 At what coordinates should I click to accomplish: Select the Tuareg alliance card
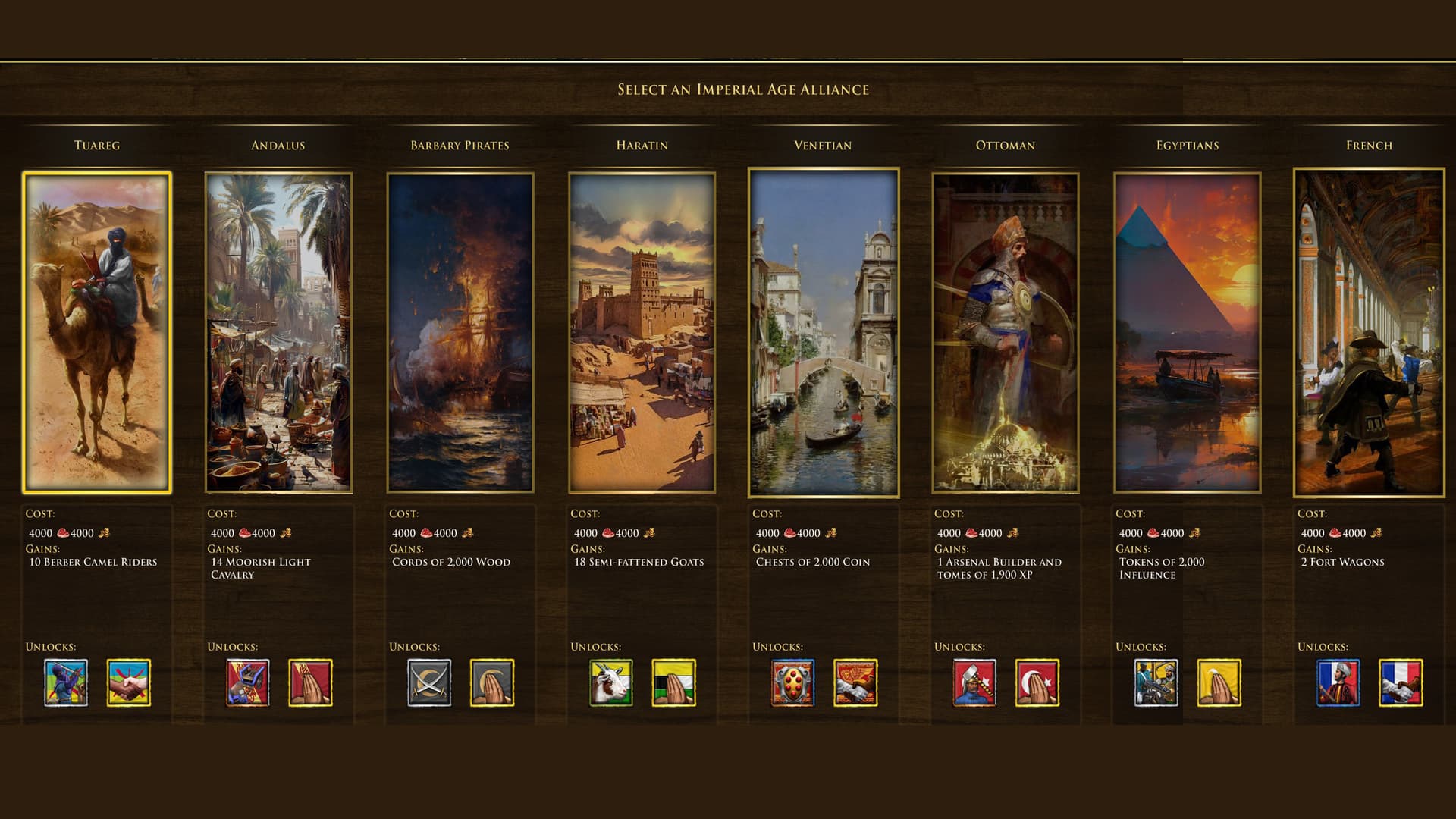point(97,332)
